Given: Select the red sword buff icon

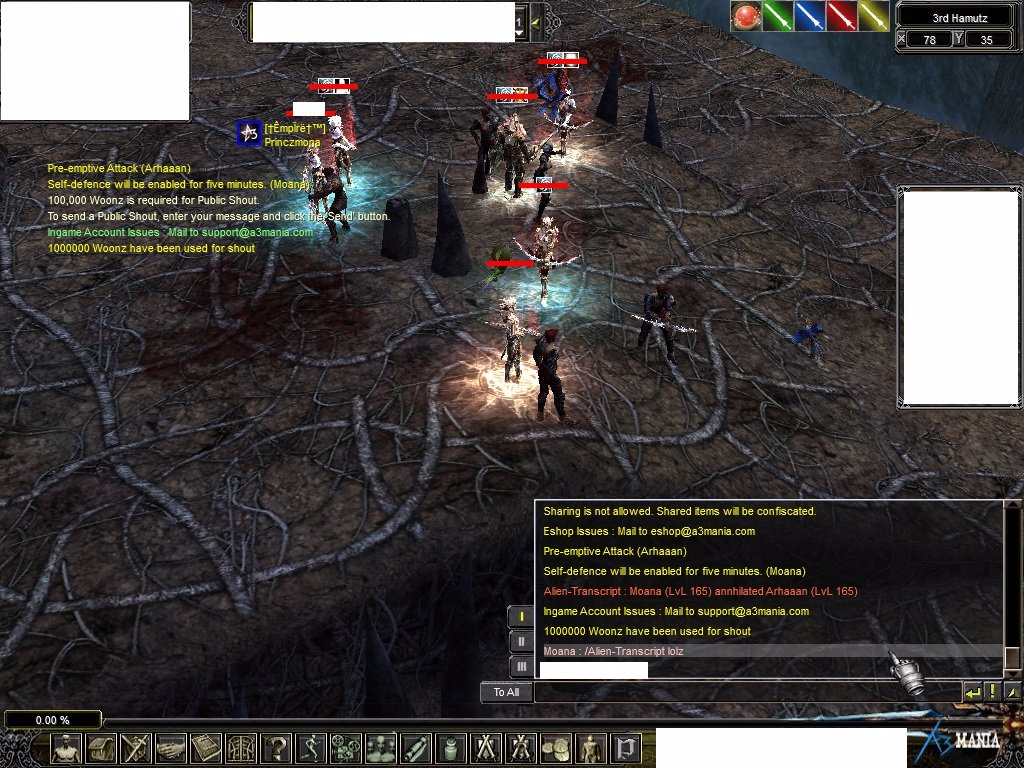Looking at the screenshot, I should coord(842,16).
